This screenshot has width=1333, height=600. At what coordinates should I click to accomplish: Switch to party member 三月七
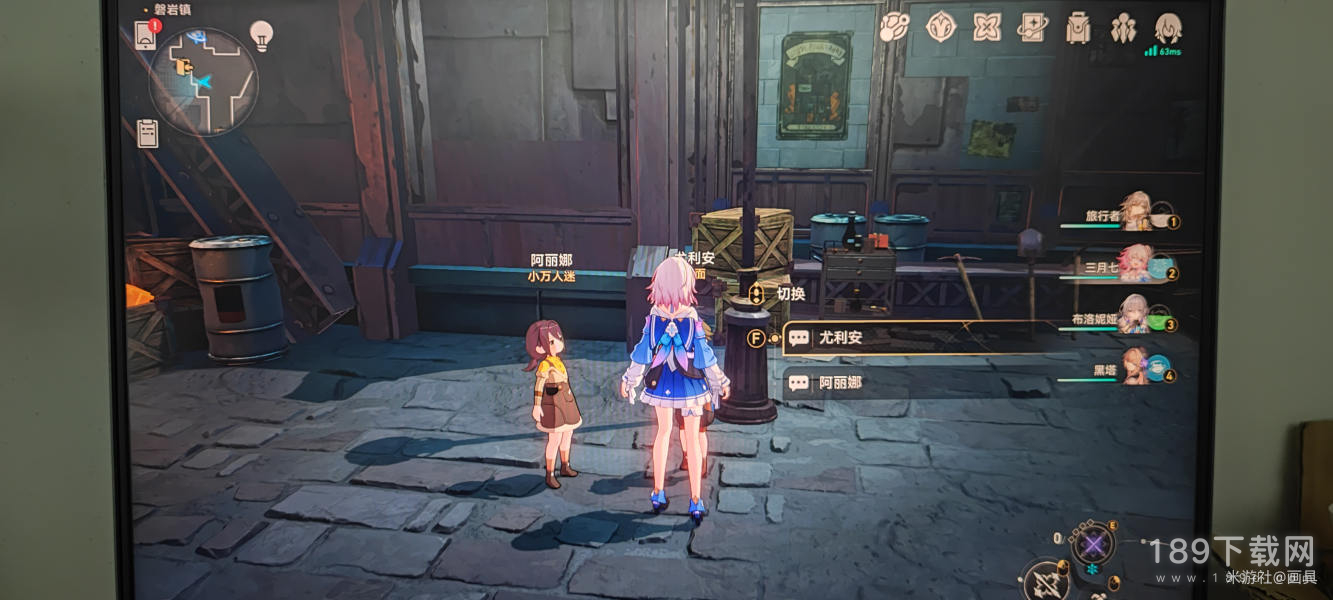click(x=1134, y=264)
